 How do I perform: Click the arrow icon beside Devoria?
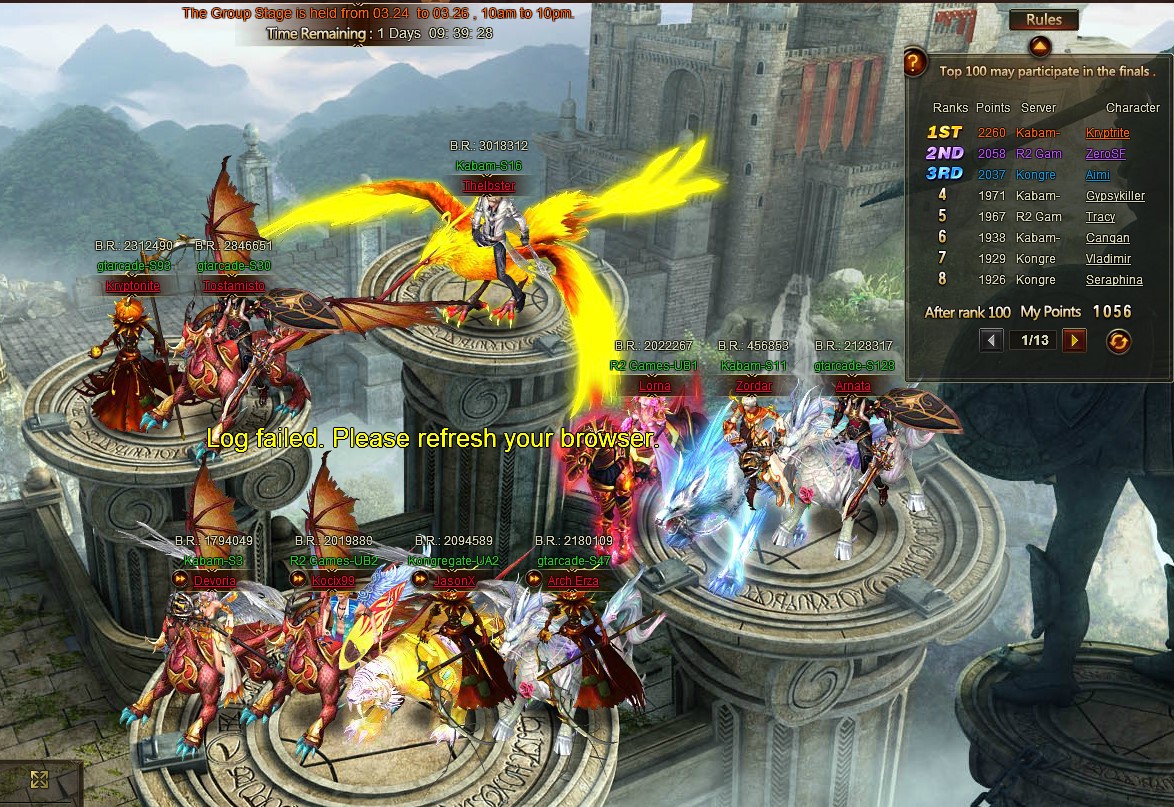click(181, 579)
